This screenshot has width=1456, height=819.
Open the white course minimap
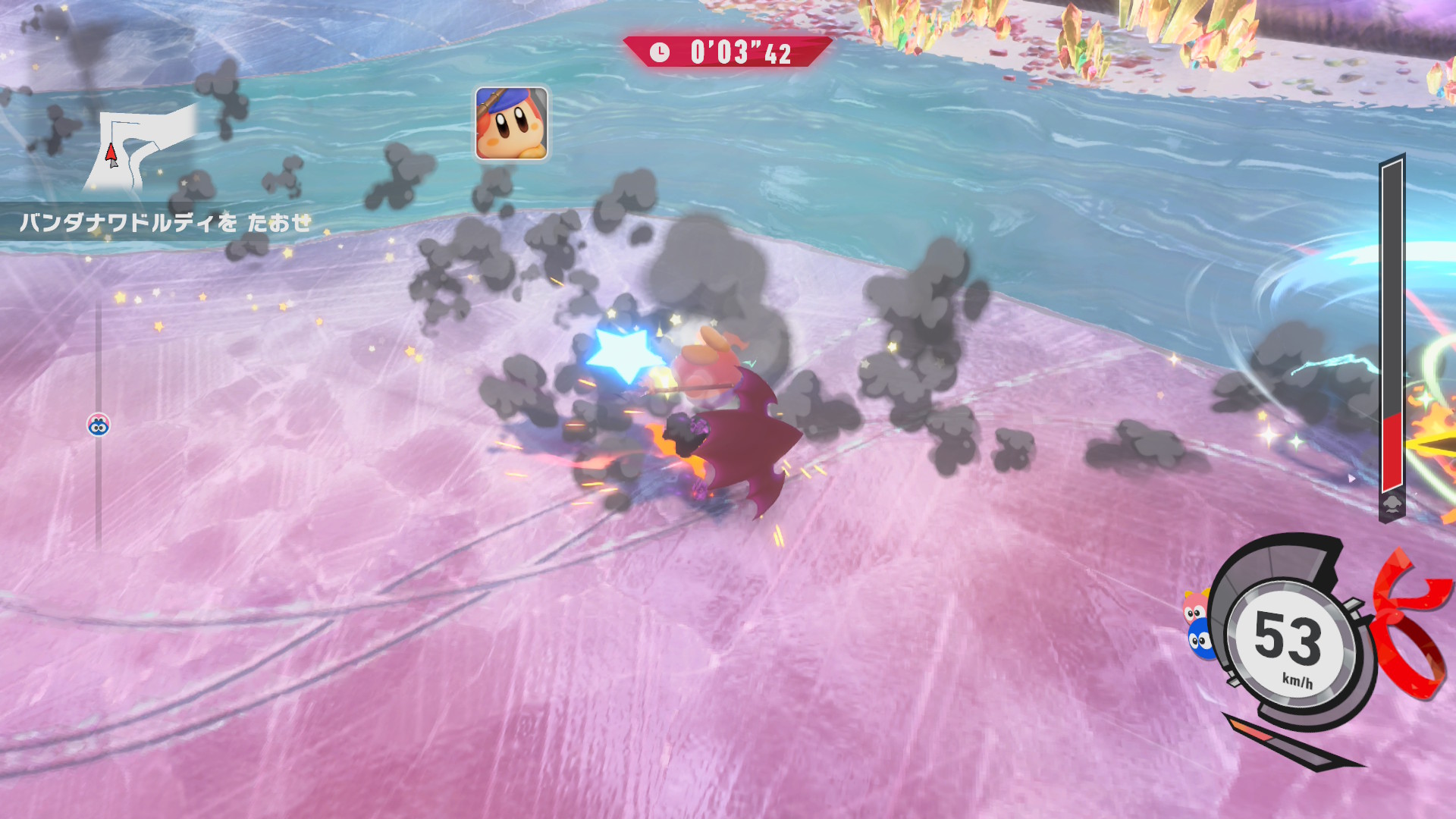142,148
